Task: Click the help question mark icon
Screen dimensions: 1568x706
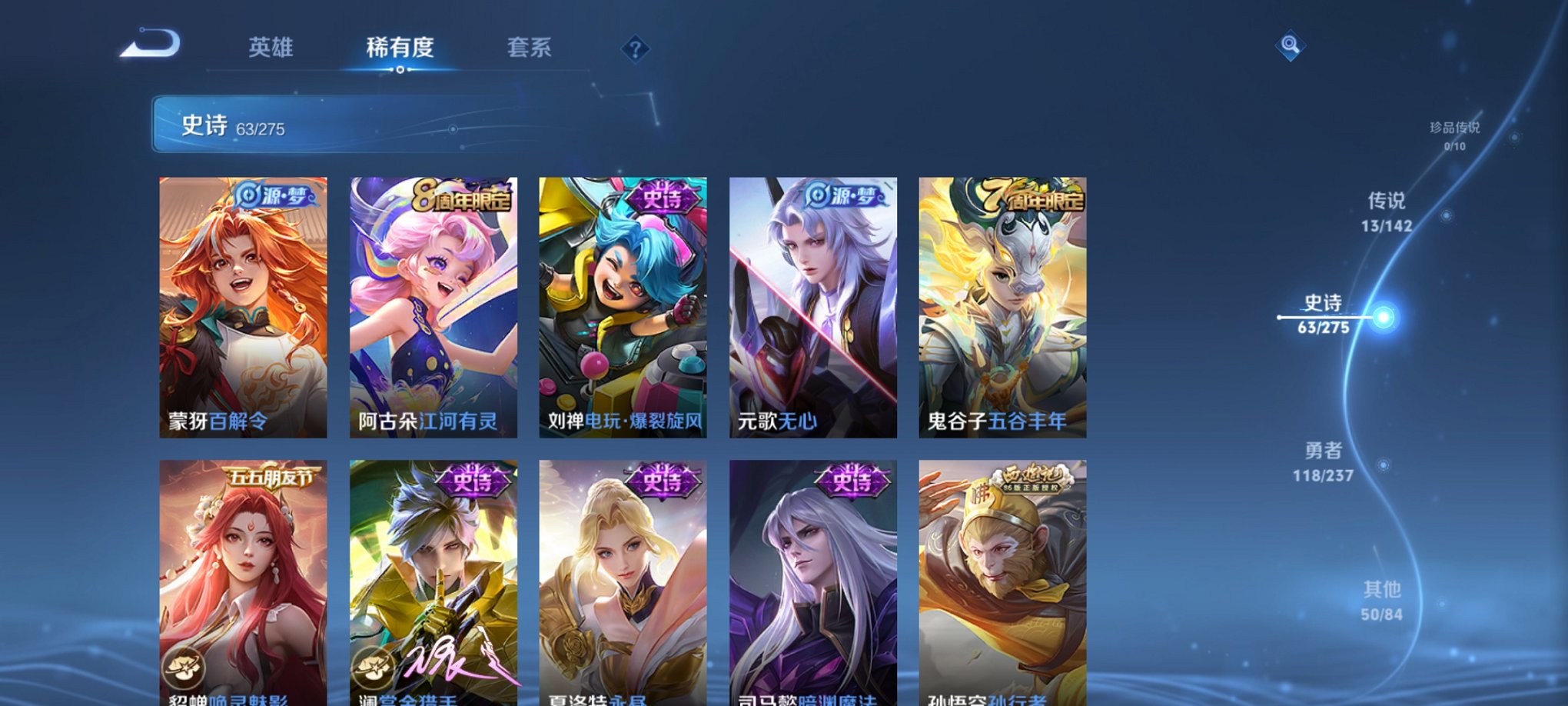Action: click(635, 48)
